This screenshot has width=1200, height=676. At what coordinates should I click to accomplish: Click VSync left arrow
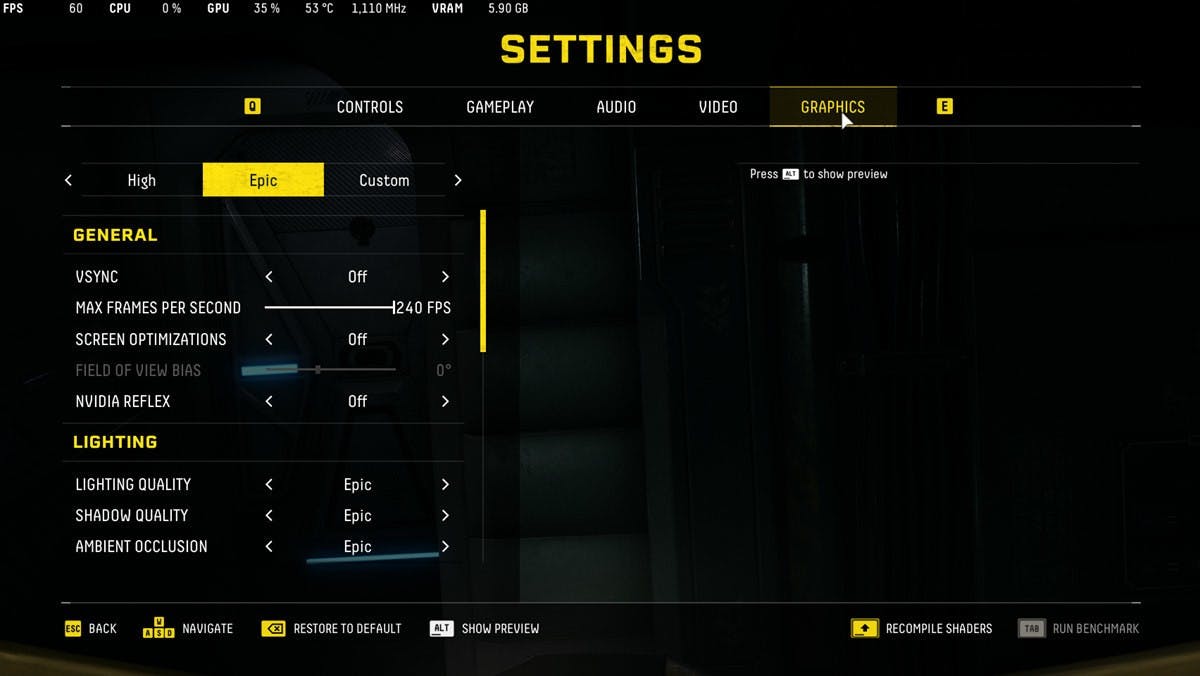[269, 277]
